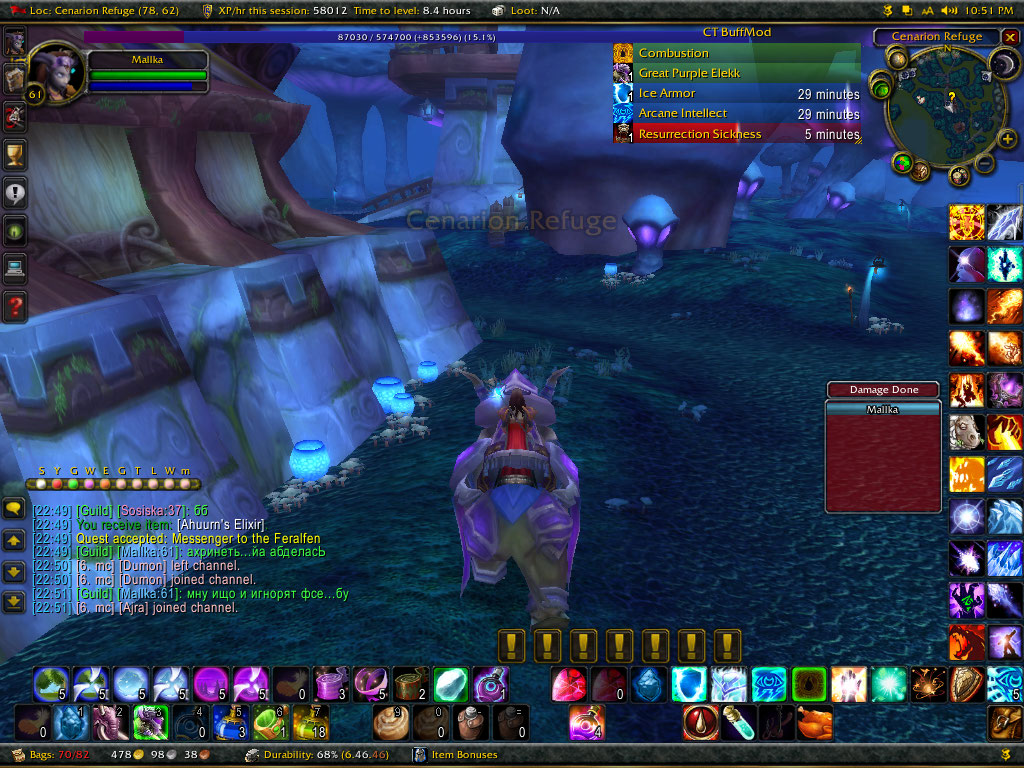Open the leather backpack bag icon
This screenshot has width=1024, height=768.
click(1004, 722)
